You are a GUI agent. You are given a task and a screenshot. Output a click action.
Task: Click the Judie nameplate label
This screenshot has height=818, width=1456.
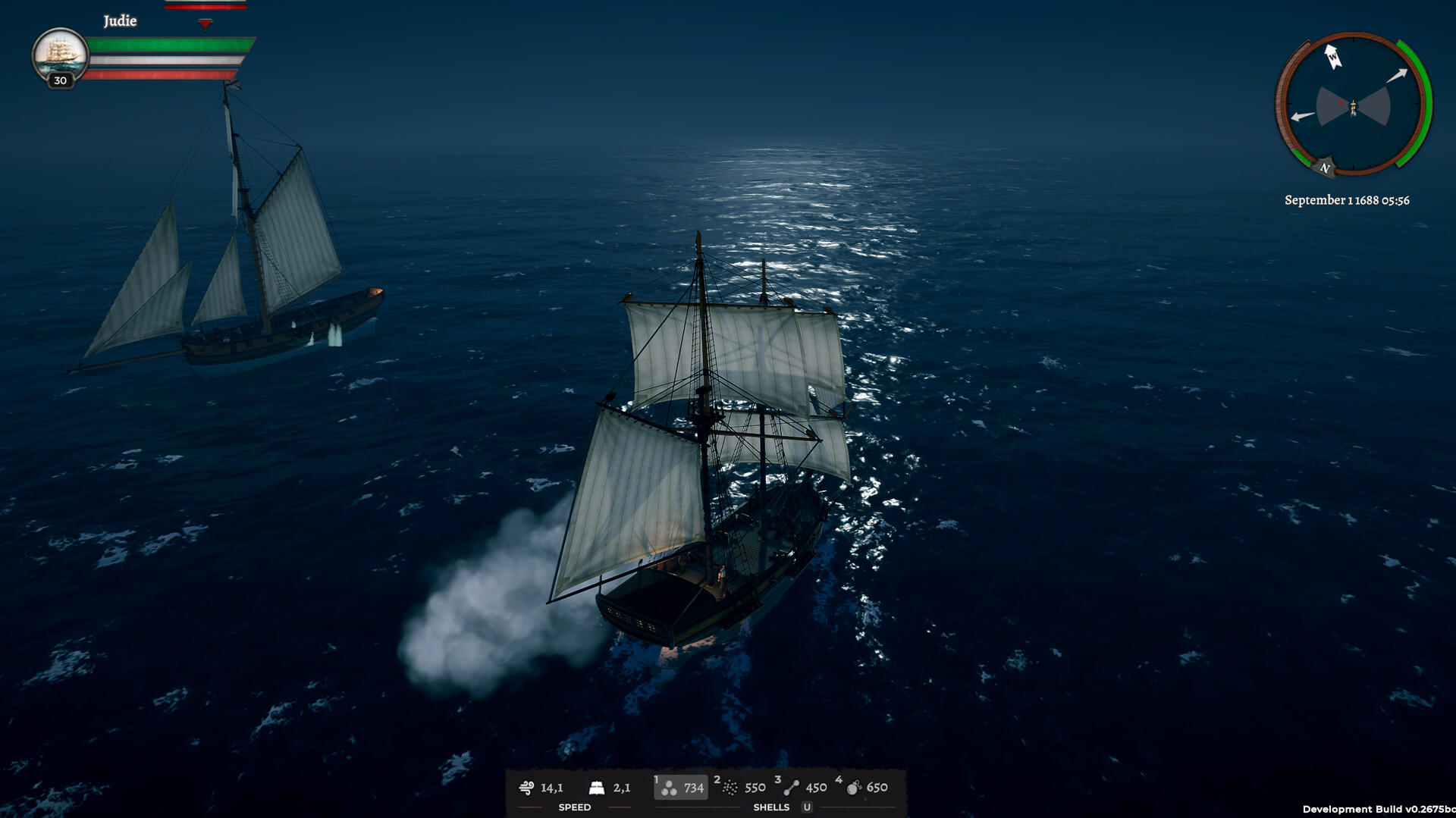(x=120, y=20)
